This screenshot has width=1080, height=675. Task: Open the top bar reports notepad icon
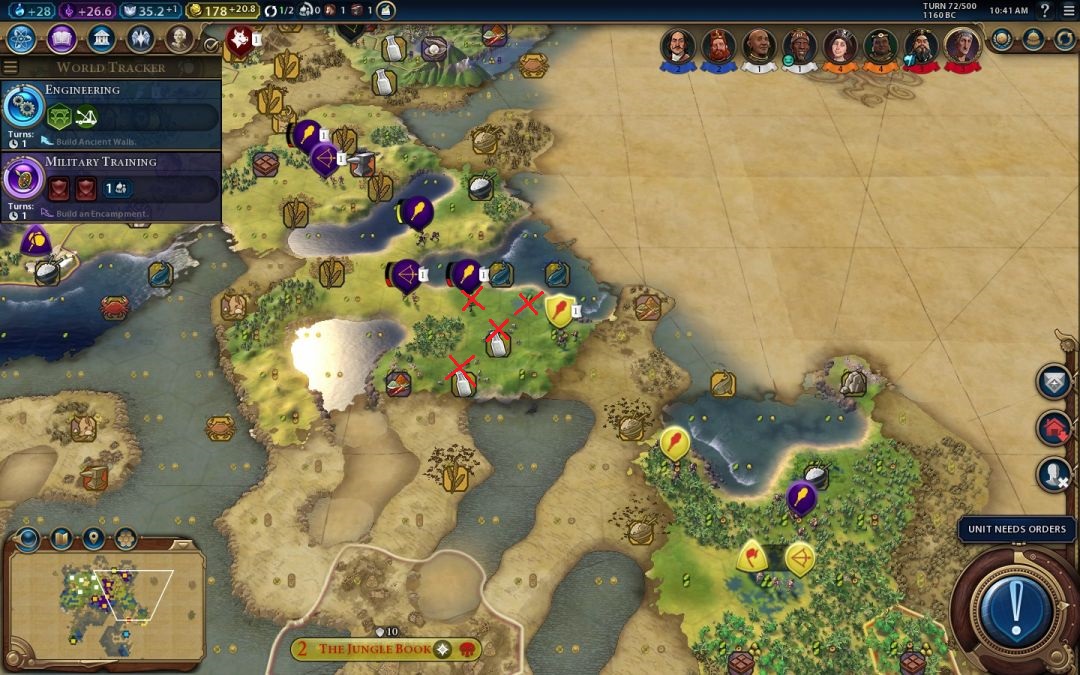tap(385, 10)
